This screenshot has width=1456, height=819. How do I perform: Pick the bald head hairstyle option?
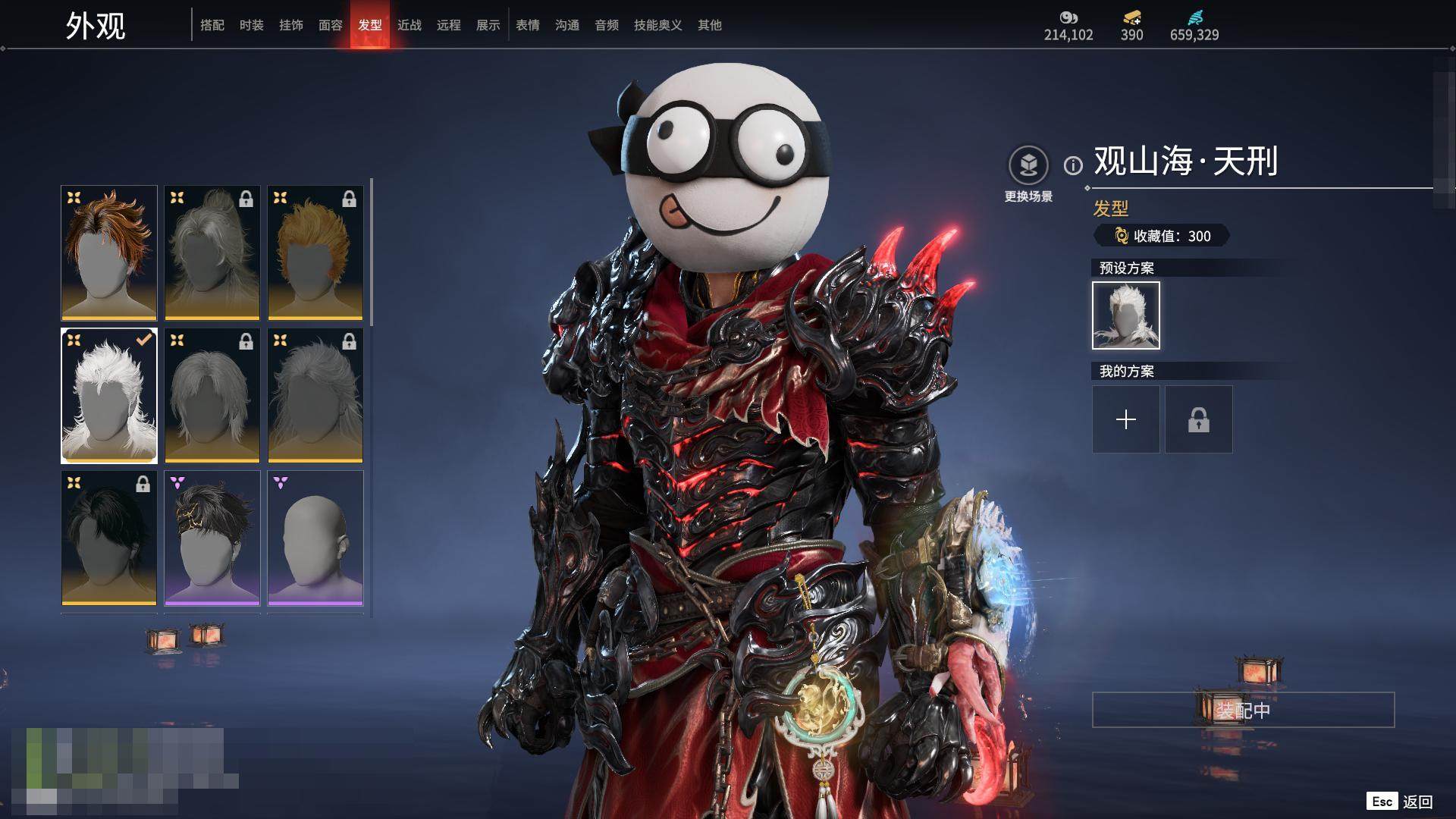coord(315,538)
